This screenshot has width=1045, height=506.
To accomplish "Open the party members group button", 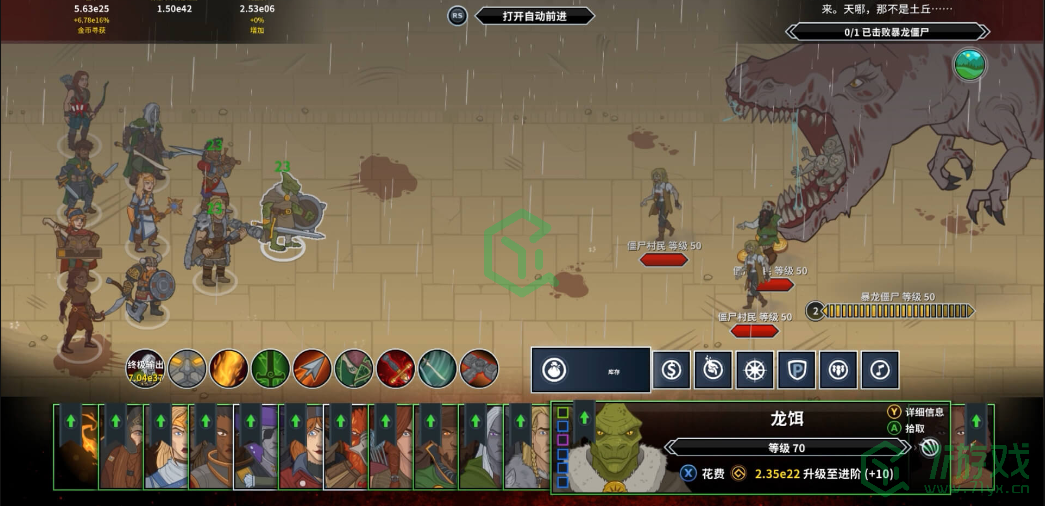I will pyautogui.click(x=838, y=370).
